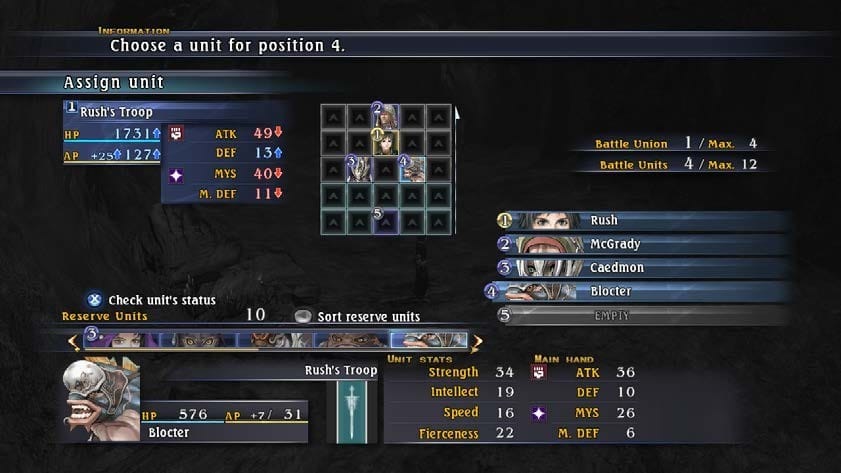The image size is (841, 473).
Task: Select Rush's portrait tile on formation grid
Action: coord(386,143)
